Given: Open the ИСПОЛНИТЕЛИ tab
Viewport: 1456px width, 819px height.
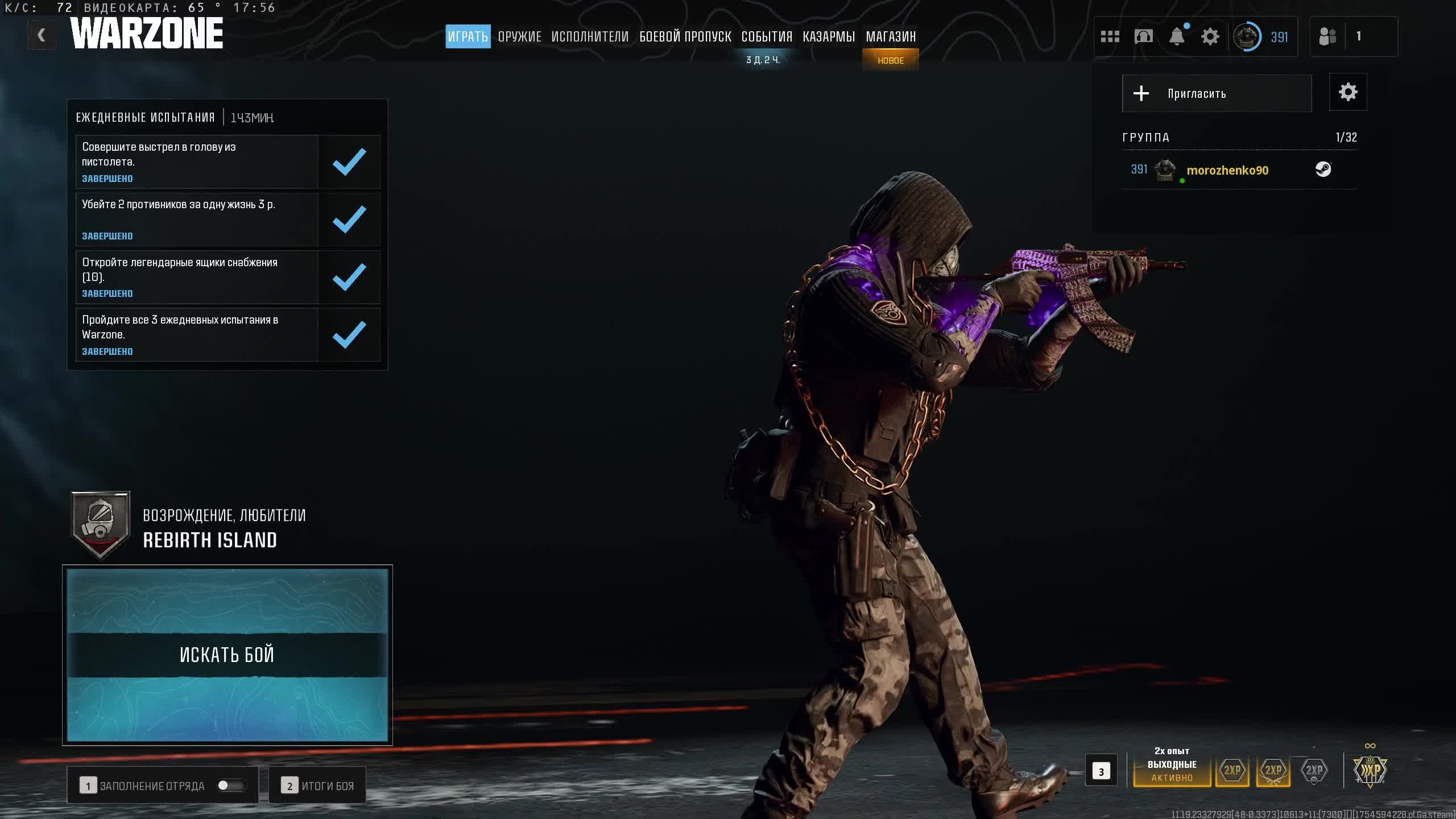Looking at the screenshot, I should coord(590,37).
